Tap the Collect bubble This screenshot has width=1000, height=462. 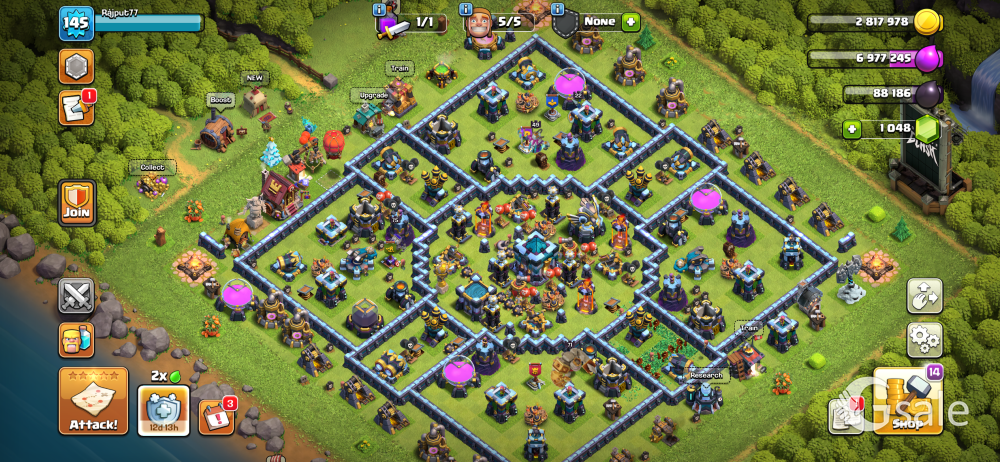pos(152,168)
